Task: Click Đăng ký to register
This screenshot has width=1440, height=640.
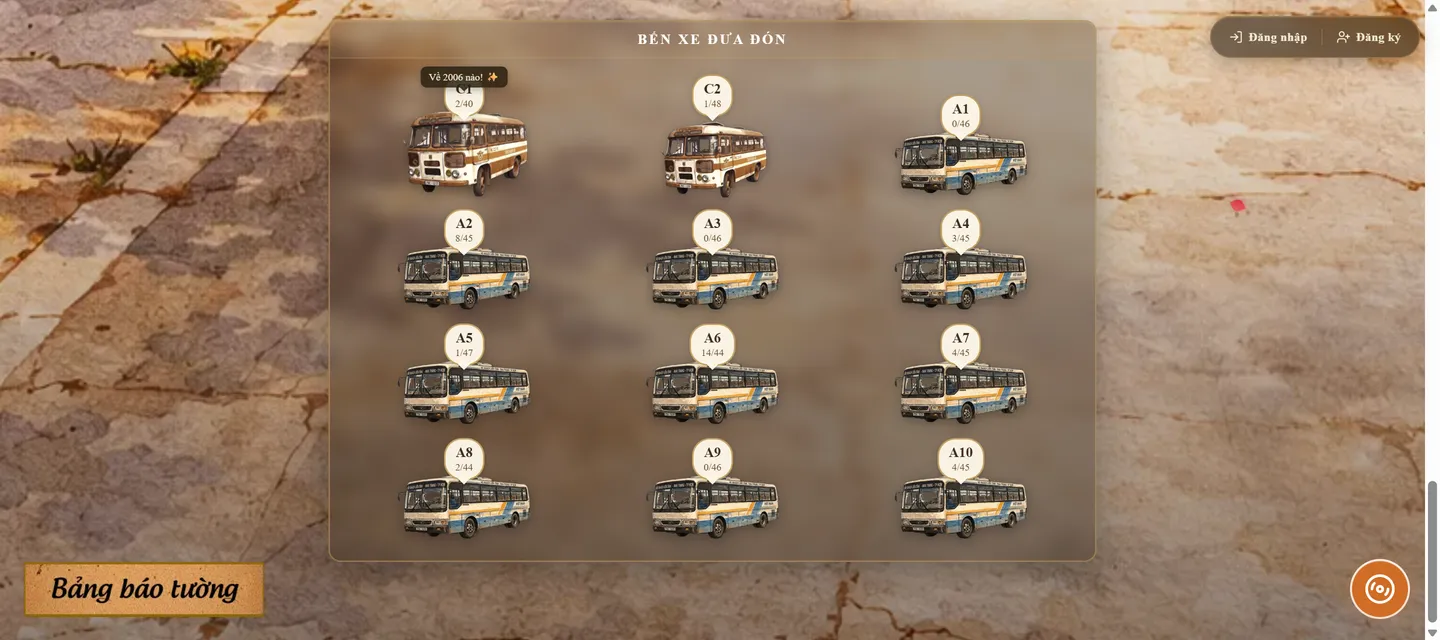Action: pos(1369,37)
